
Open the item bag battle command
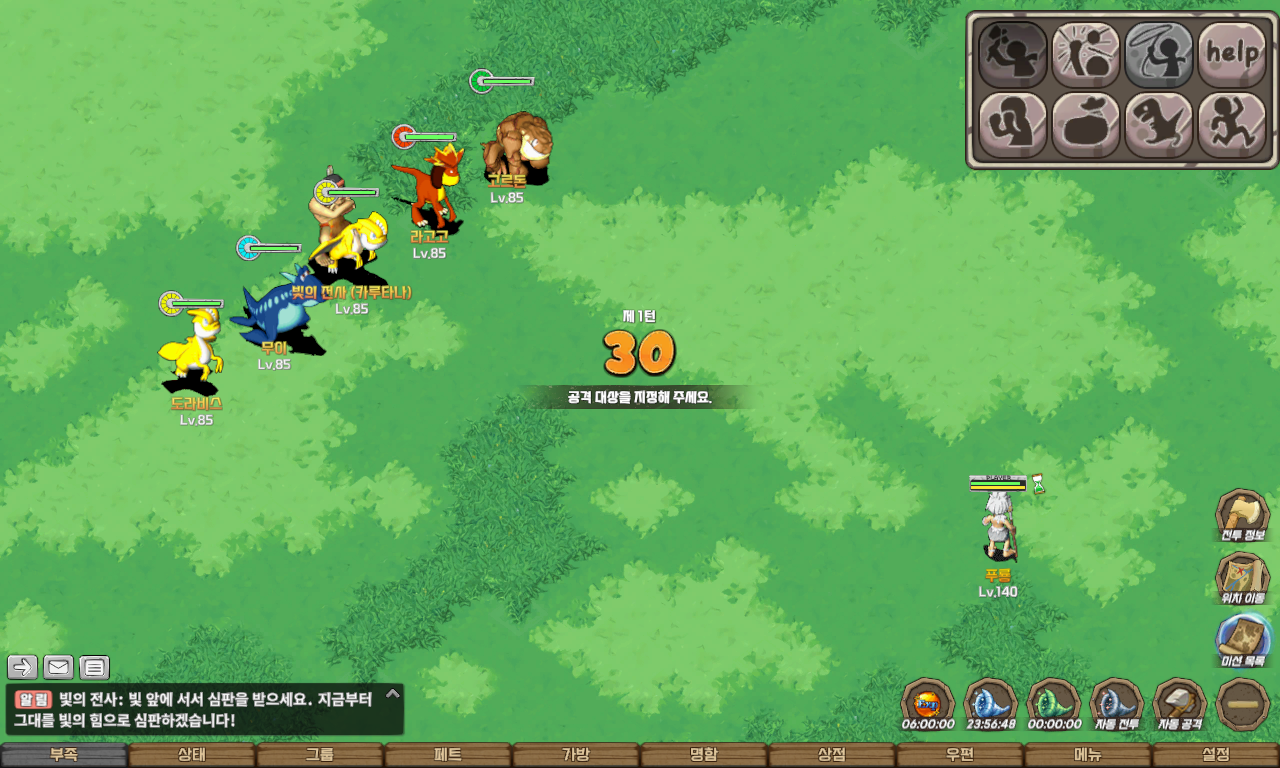(x=1085, y=125)
